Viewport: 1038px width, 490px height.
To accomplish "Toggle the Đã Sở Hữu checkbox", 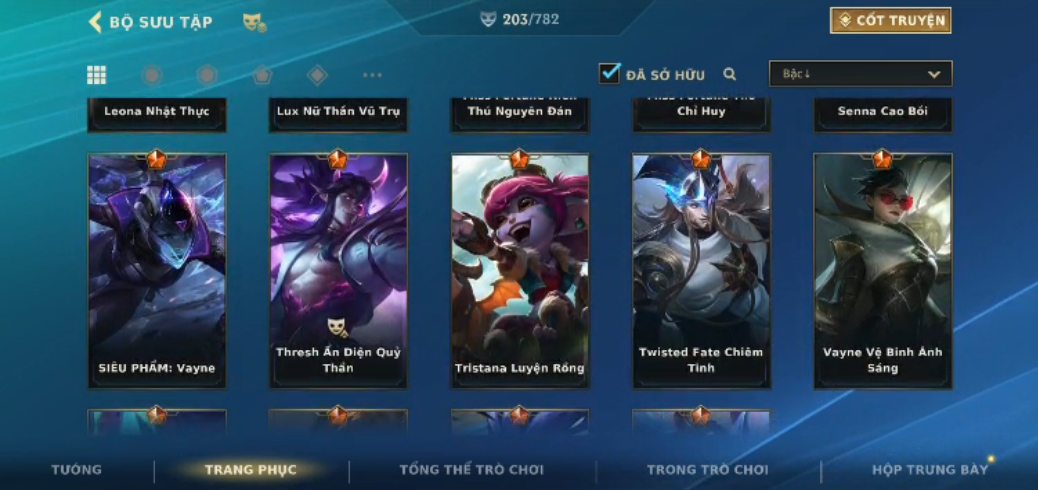I will point(609,73).
